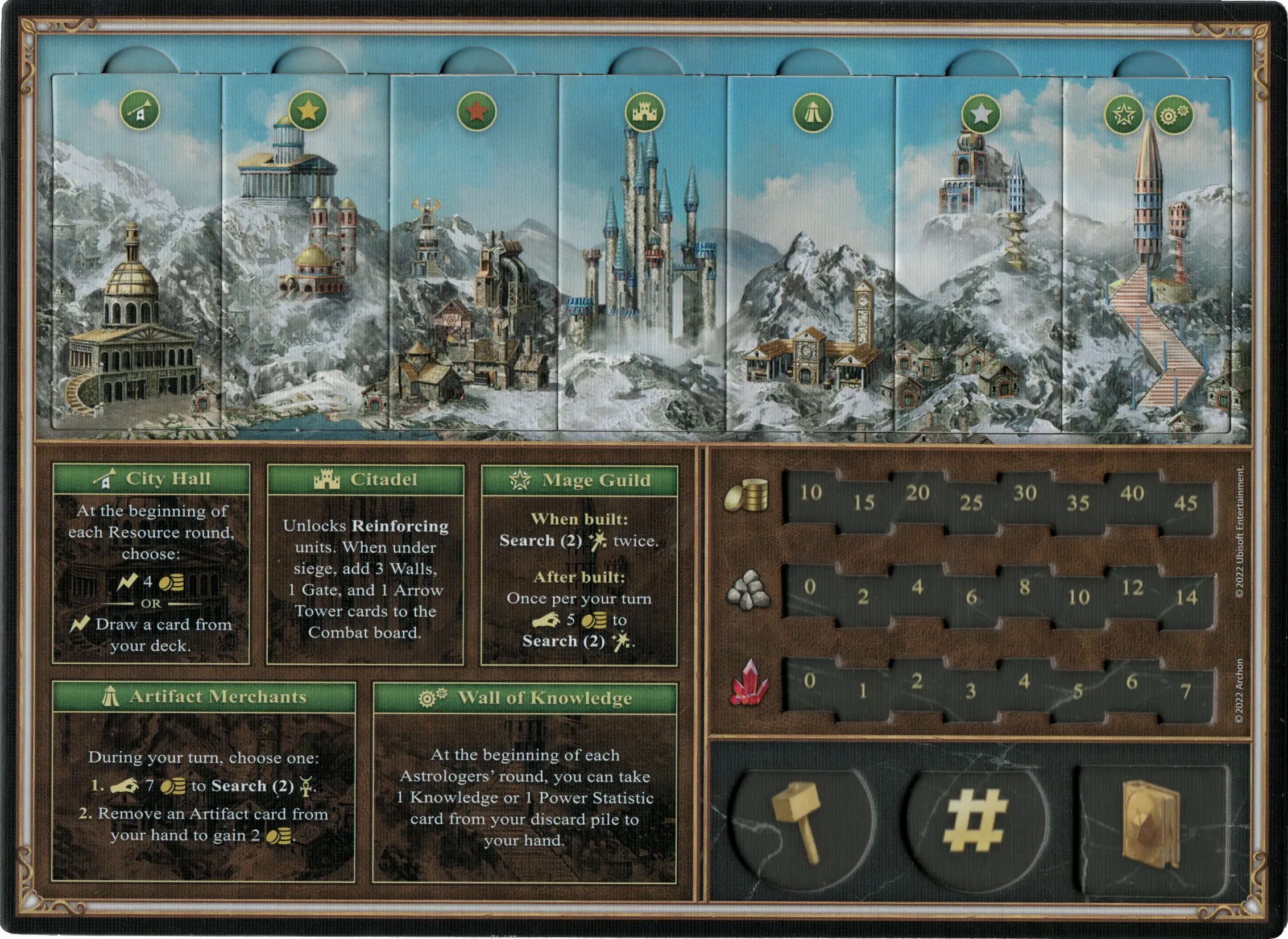Select the silver star building tile icon
This screenshot has width=1288, height=939.
click(981, 114)
